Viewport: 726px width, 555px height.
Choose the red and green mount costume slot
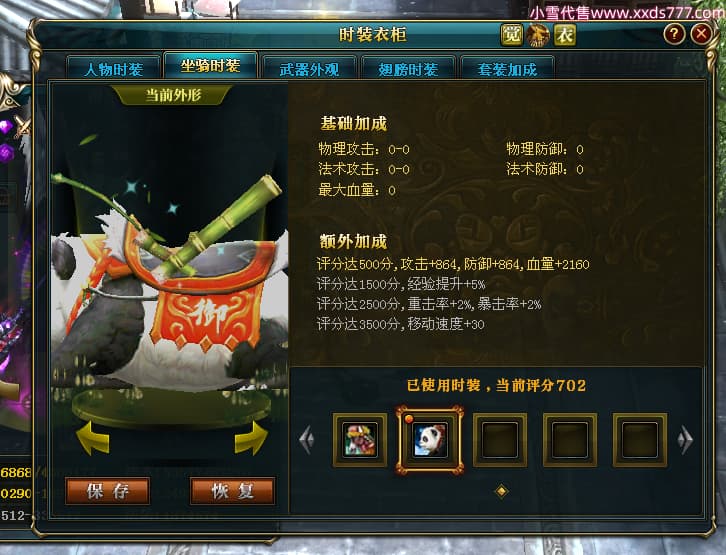(360, 439)
